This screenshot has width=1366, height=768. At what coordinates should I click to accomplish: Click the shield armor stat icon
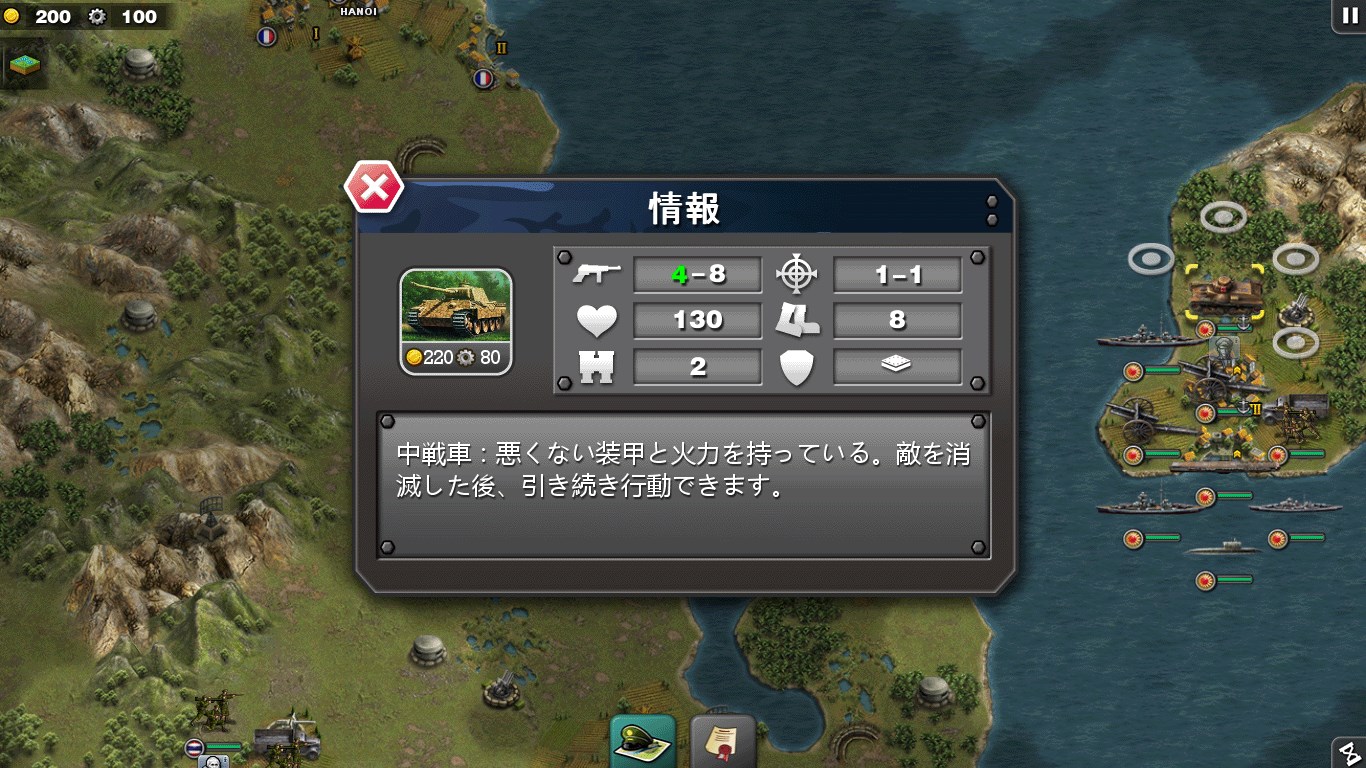click(798, 367)
